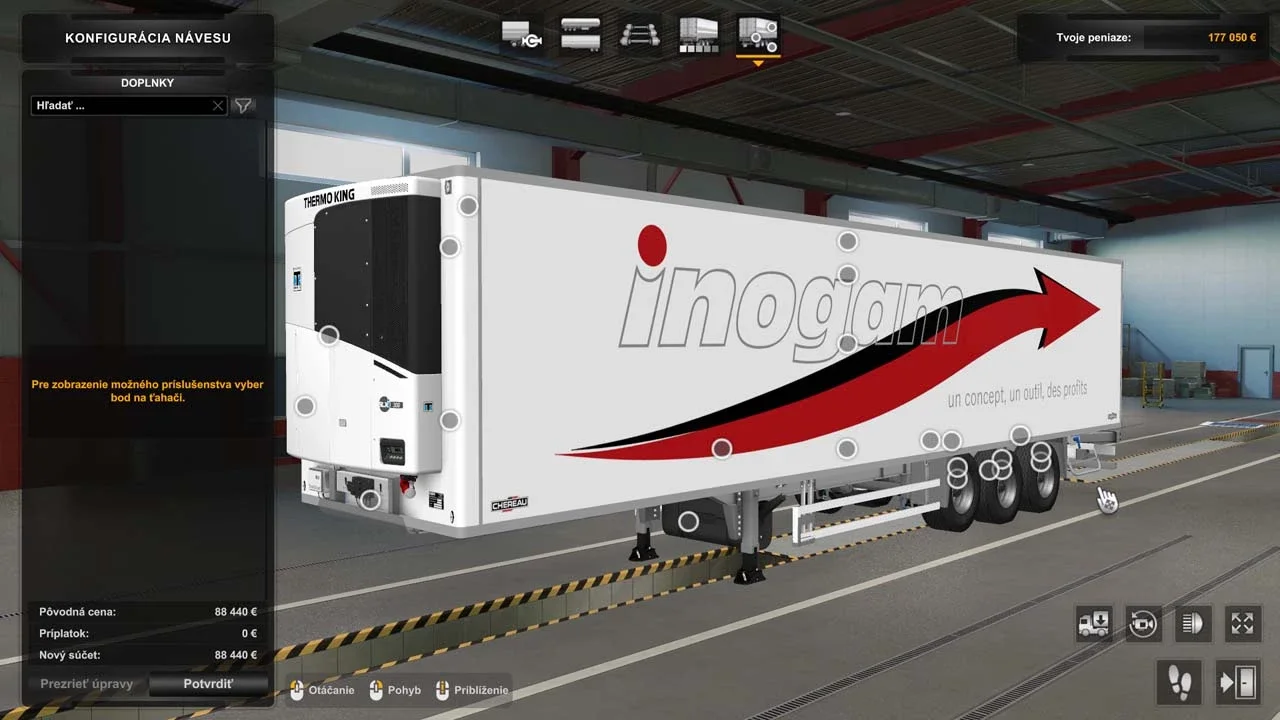
Task: Open the search filter options
Action: (242, 105)
